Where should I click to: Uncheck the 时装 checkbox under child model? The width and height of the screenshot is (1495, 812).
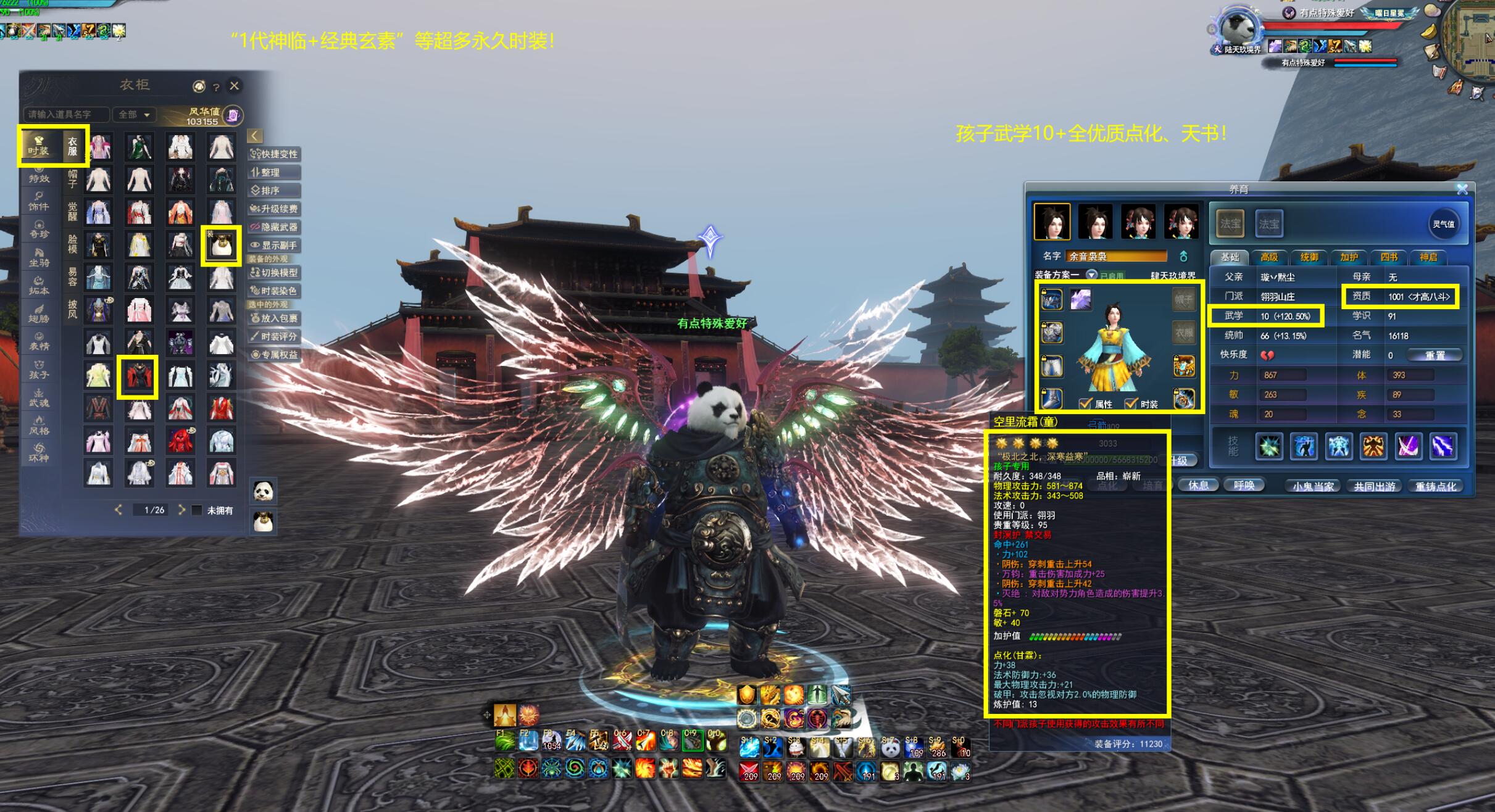click(x=1131, y=404)
